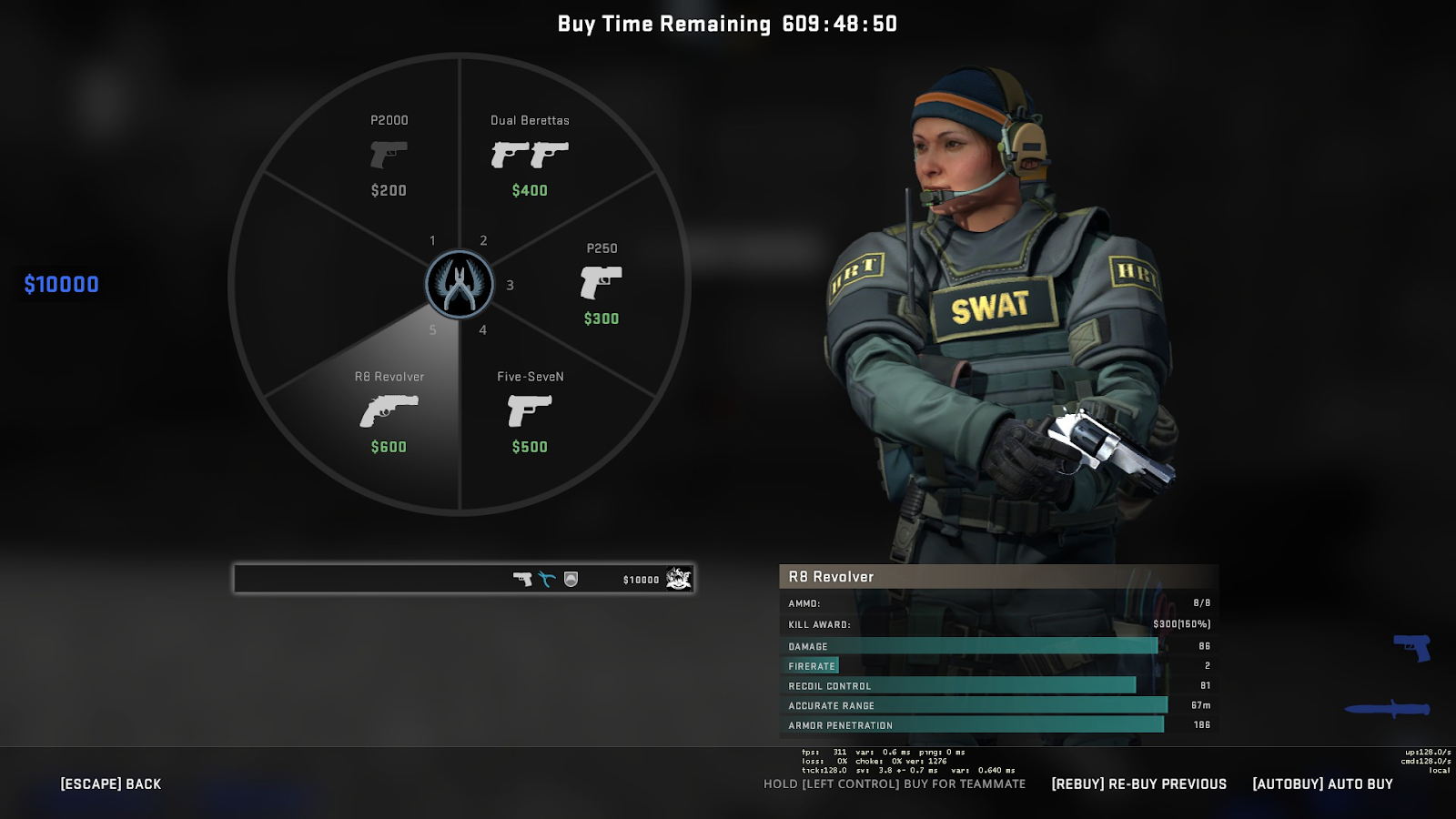Purchase the Dual Berettas

[530, 155]
